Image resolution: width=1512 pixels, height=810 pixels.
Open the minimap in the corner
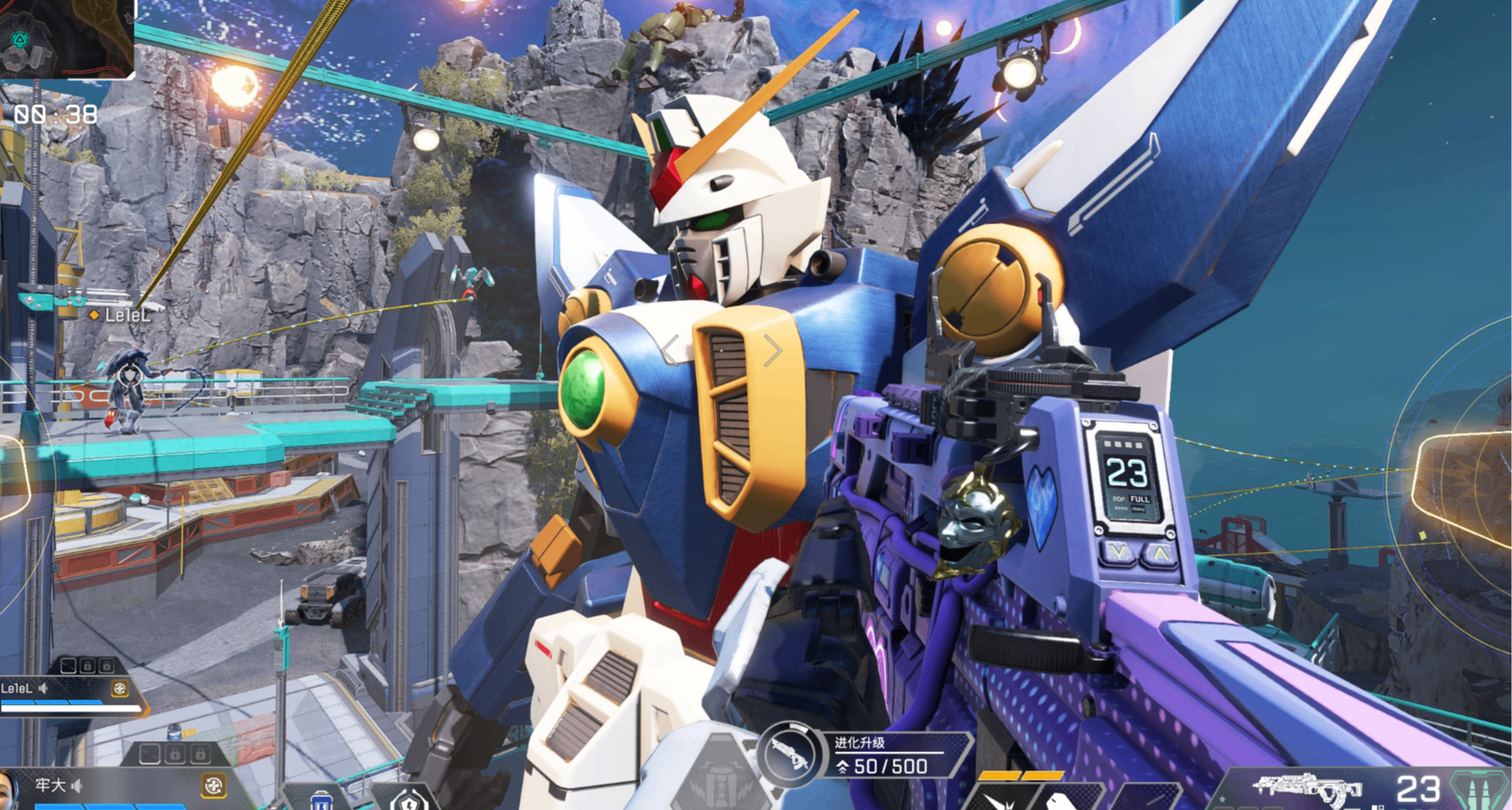coord(66,37)
